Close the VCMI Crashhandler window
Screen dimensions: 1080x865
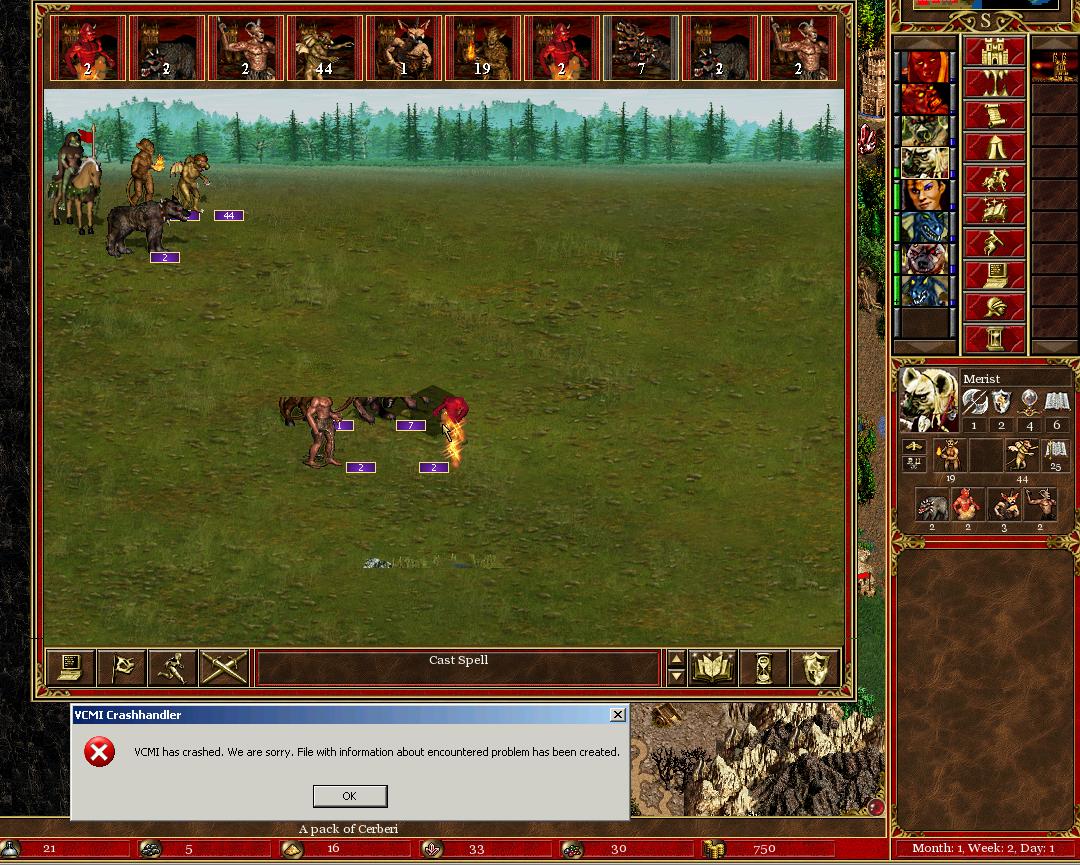pyautogui.click(x=618, y=714)
